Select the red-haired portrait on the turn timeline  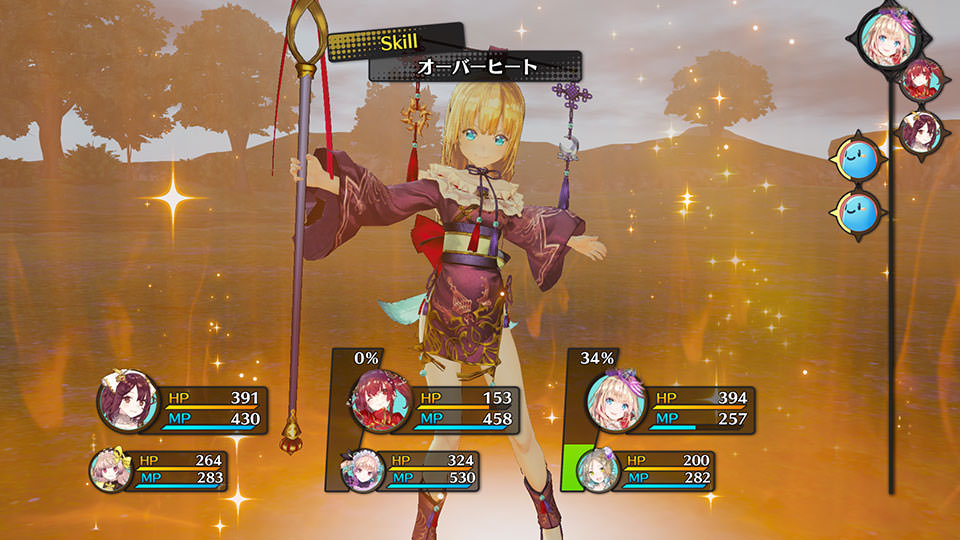(919, 82)
